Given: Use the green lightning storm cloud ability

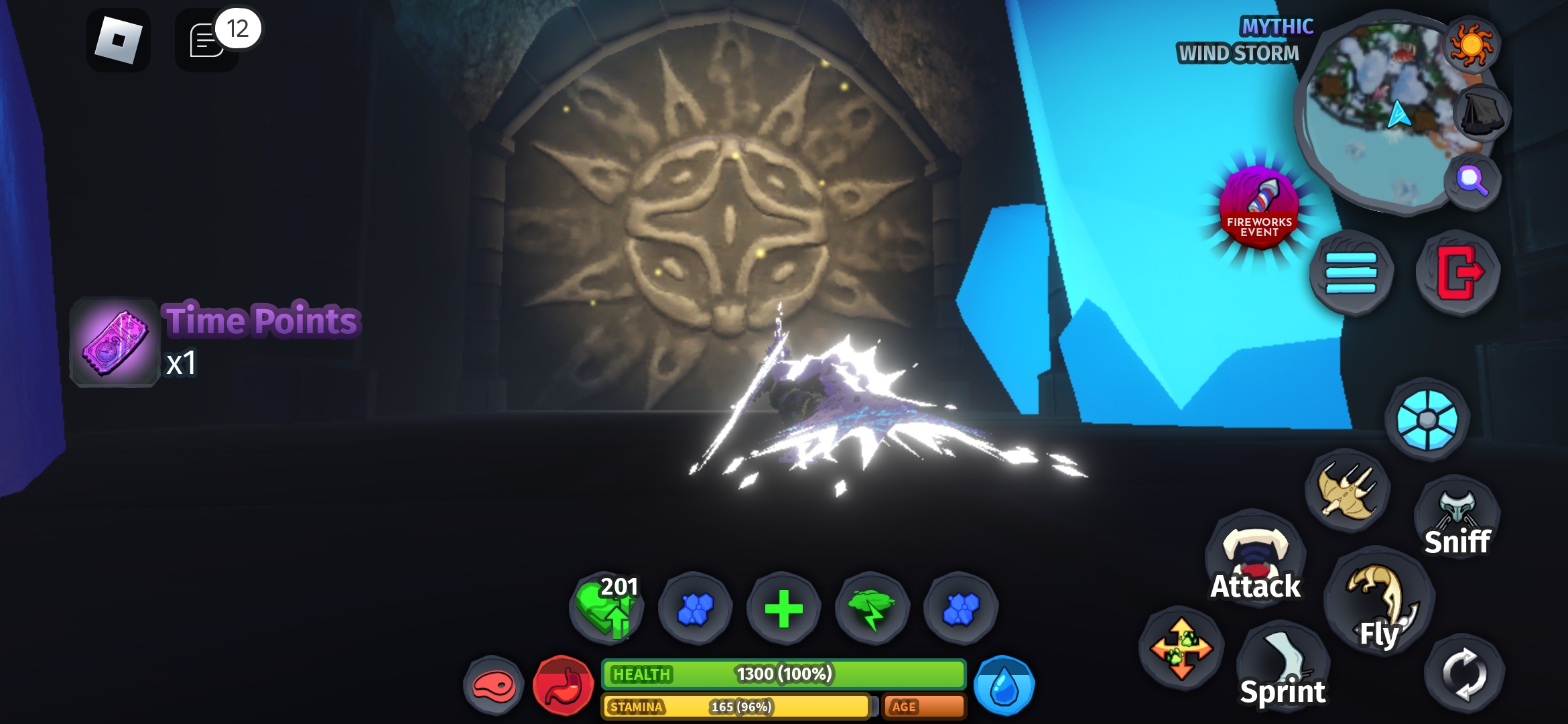Looking at the screenshot, I should pyautogui.click(x=872, y=609).
